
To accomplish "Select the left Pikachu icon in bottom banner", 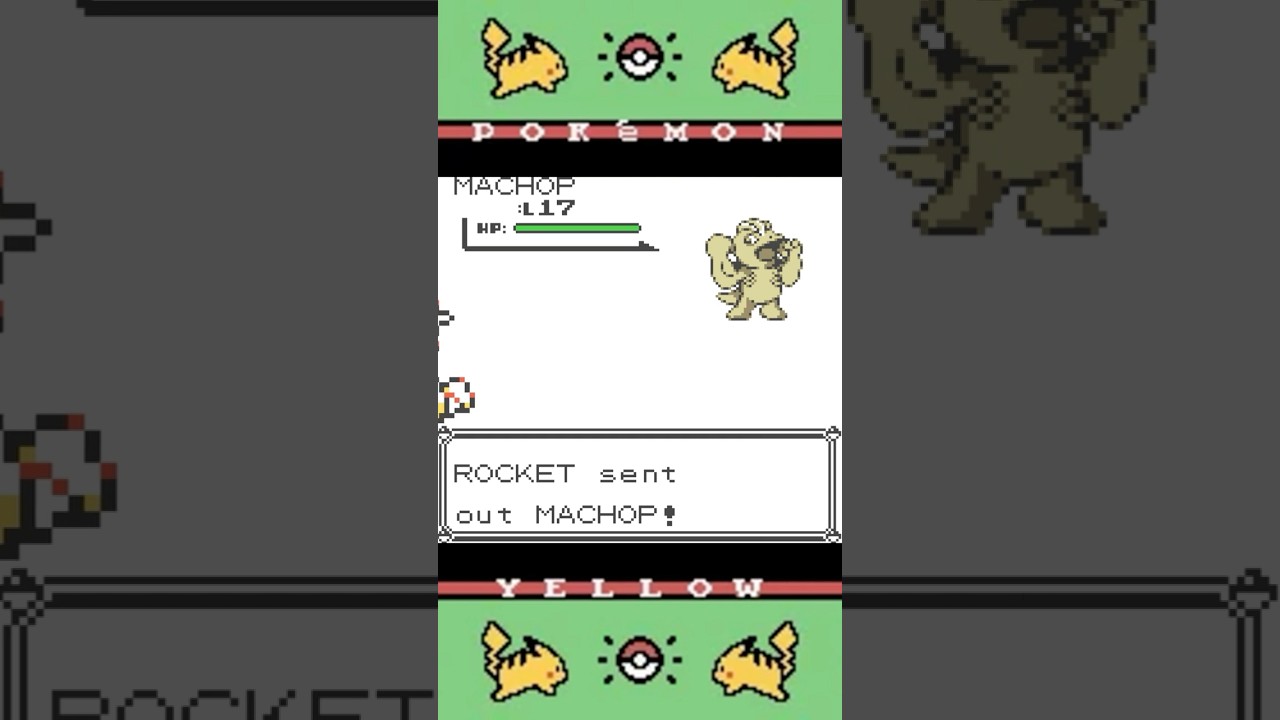I will point(525,662).
